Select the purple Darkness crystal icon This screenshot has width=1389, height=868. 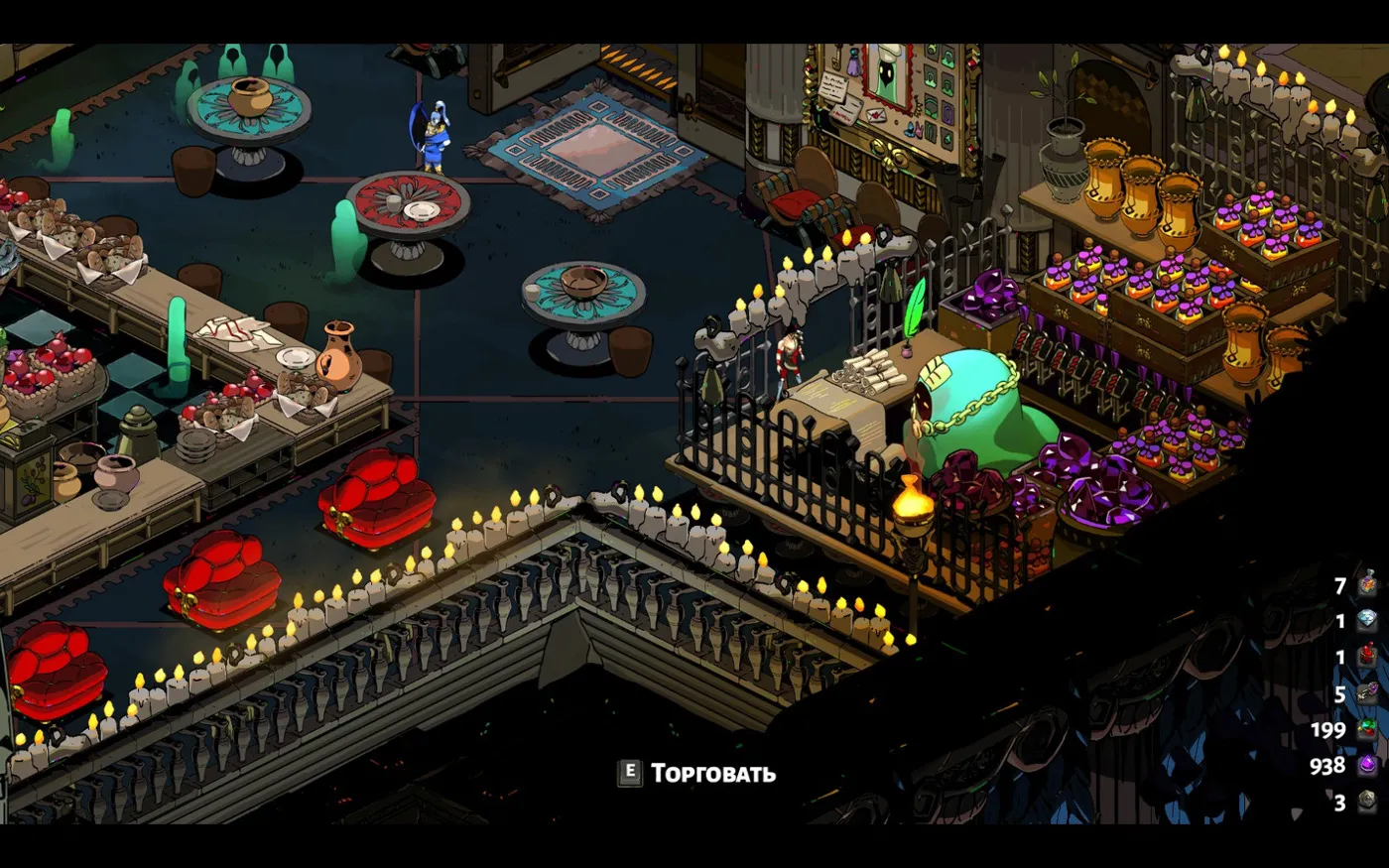[1368, 766]
